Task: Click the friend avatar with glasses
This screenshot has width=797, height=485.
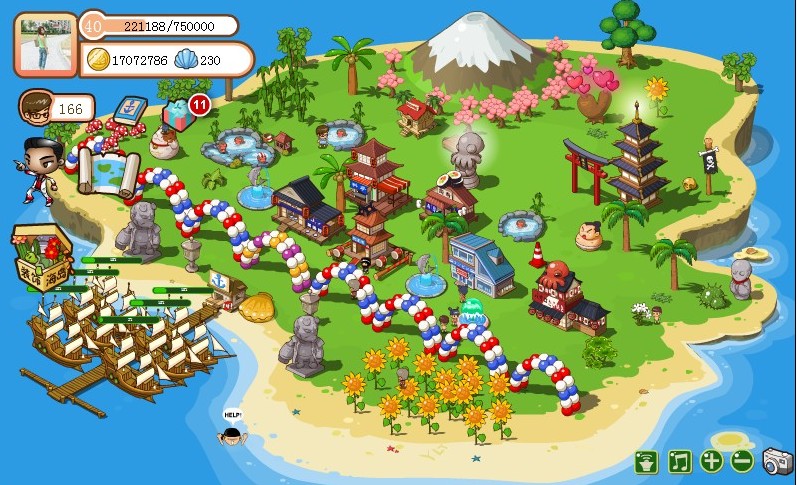Action: (x=36, y=106)
